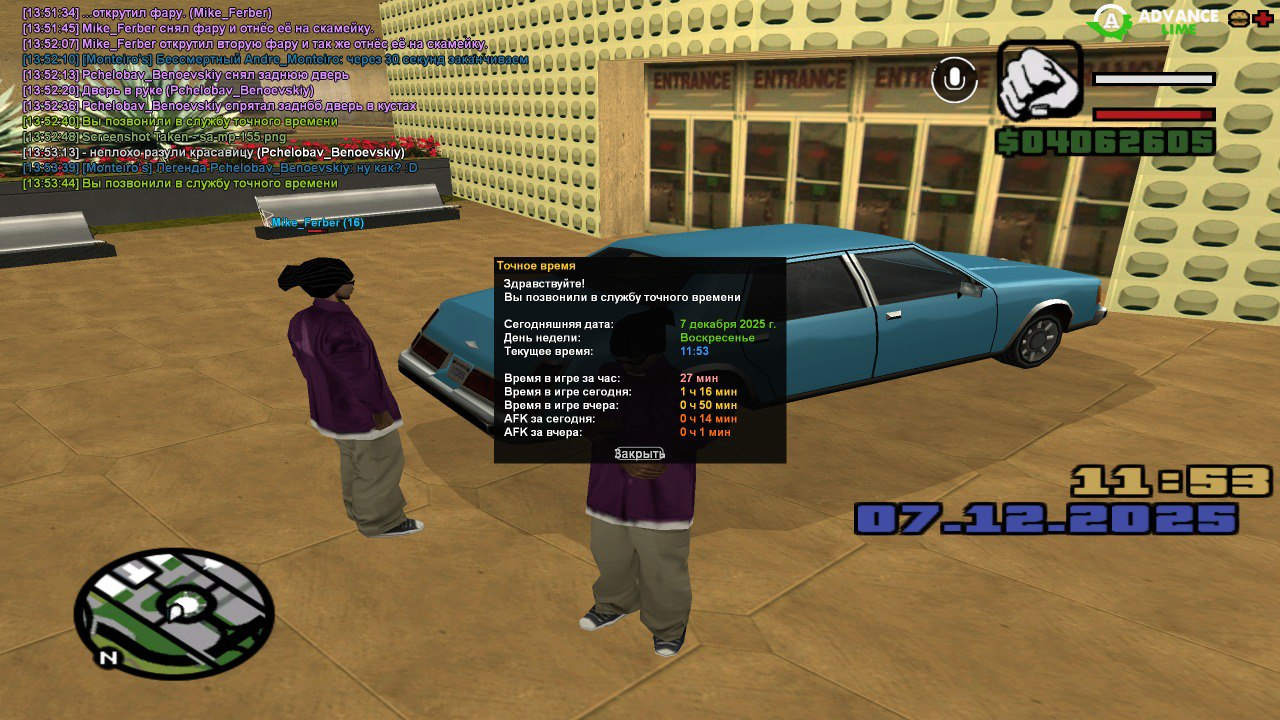Select the fist weapon icon
The height and width of the screenshot is (720, 1280).
(x=1040, y=81)
